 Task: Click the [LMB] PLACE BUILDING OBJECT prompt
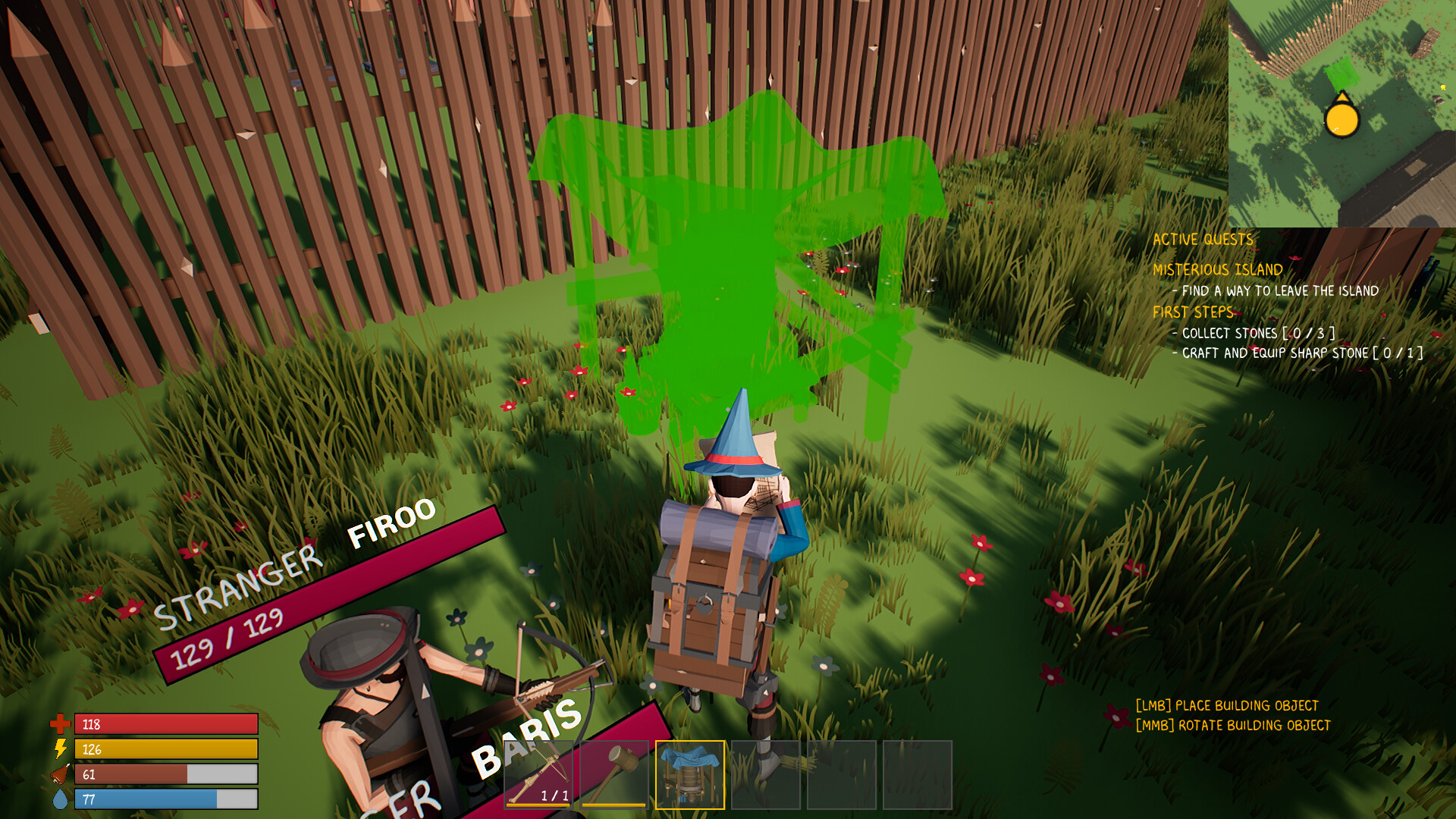(1228, 704)
